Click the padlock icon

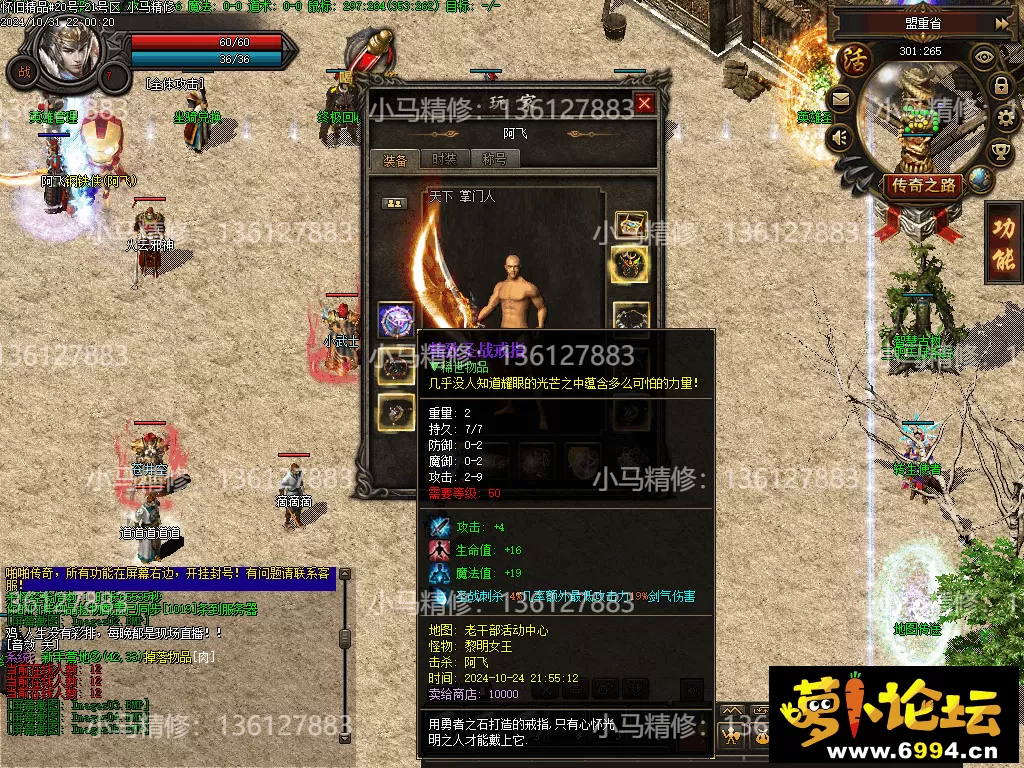1001,87
